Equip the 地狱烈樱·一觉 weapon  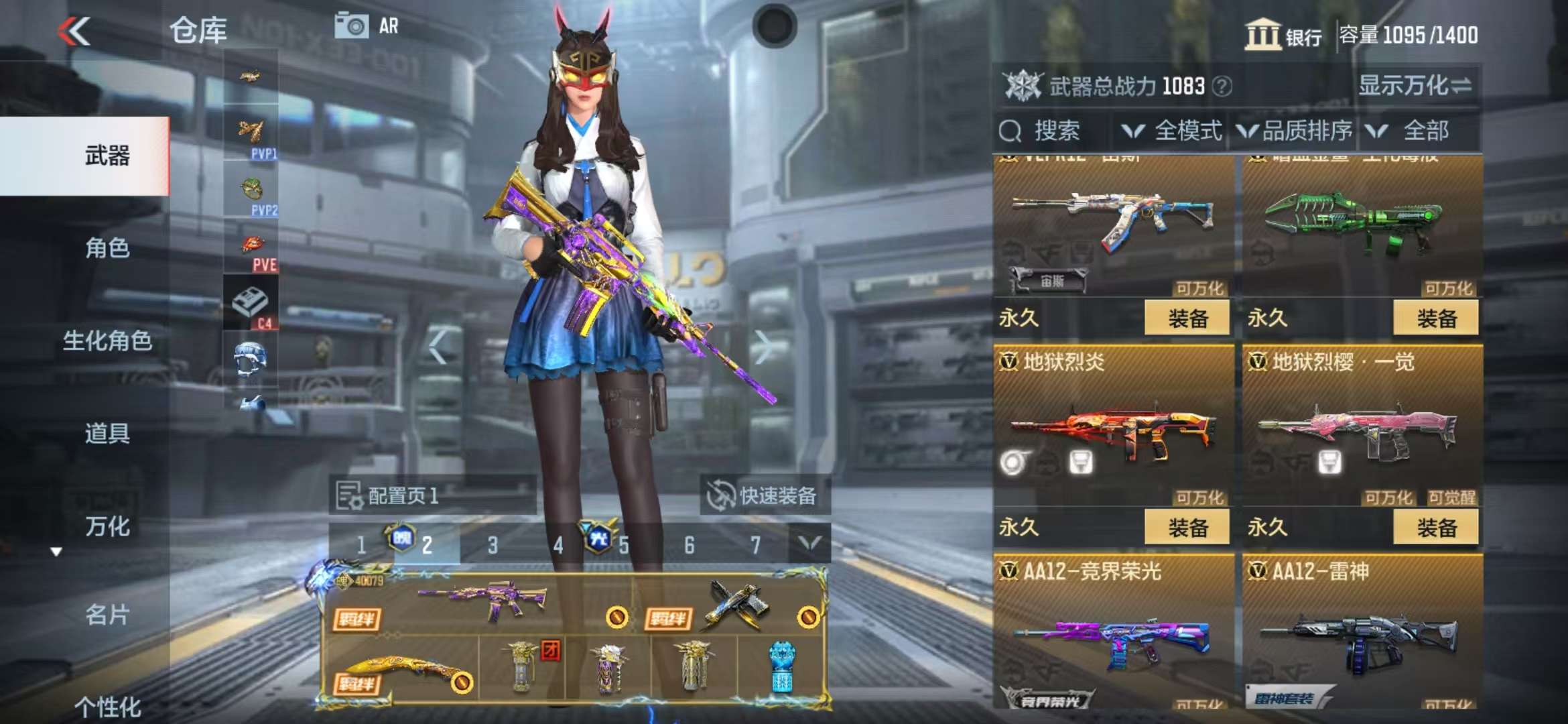coord(1435,528)
